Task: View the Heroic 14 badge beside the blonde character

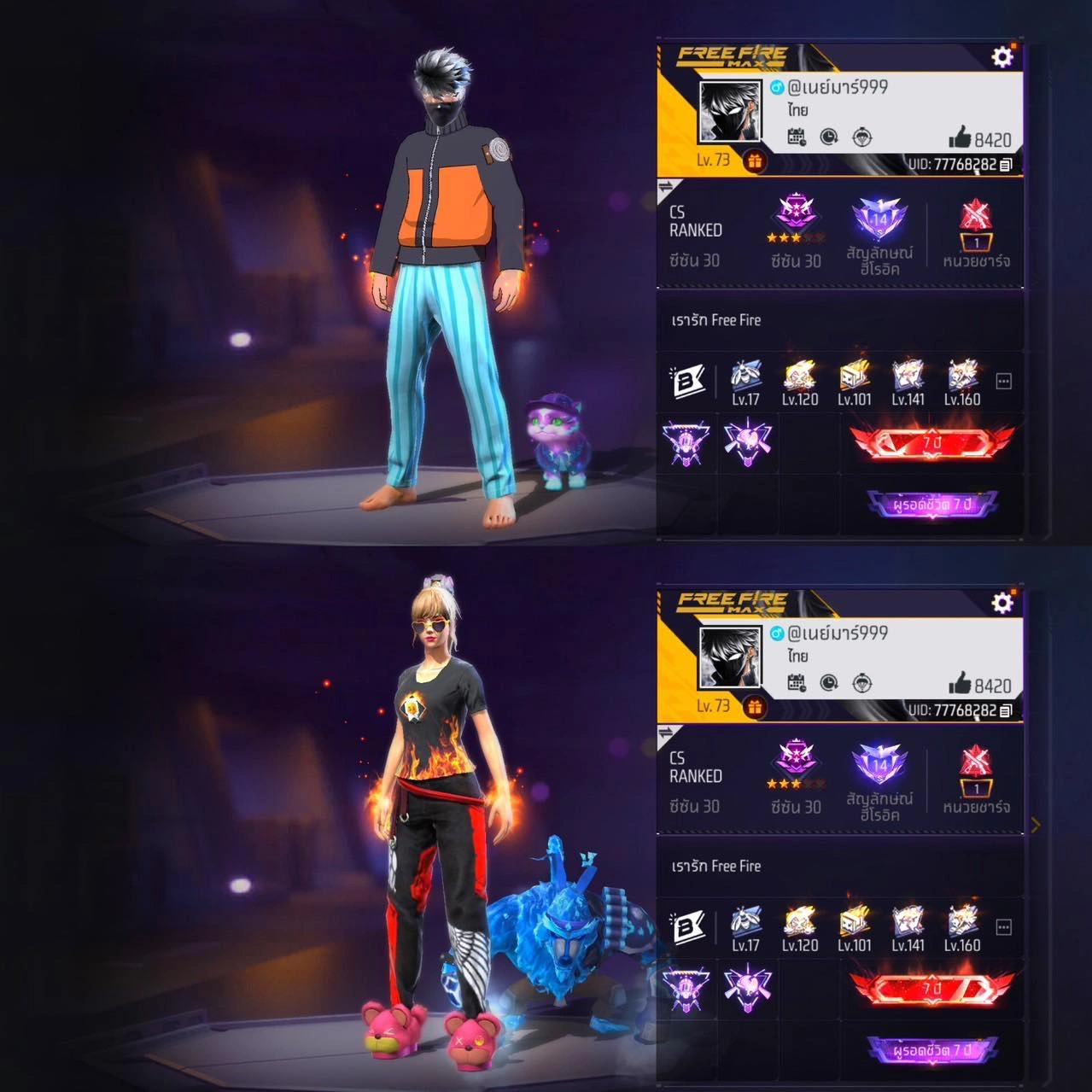Action: (879, 766)
